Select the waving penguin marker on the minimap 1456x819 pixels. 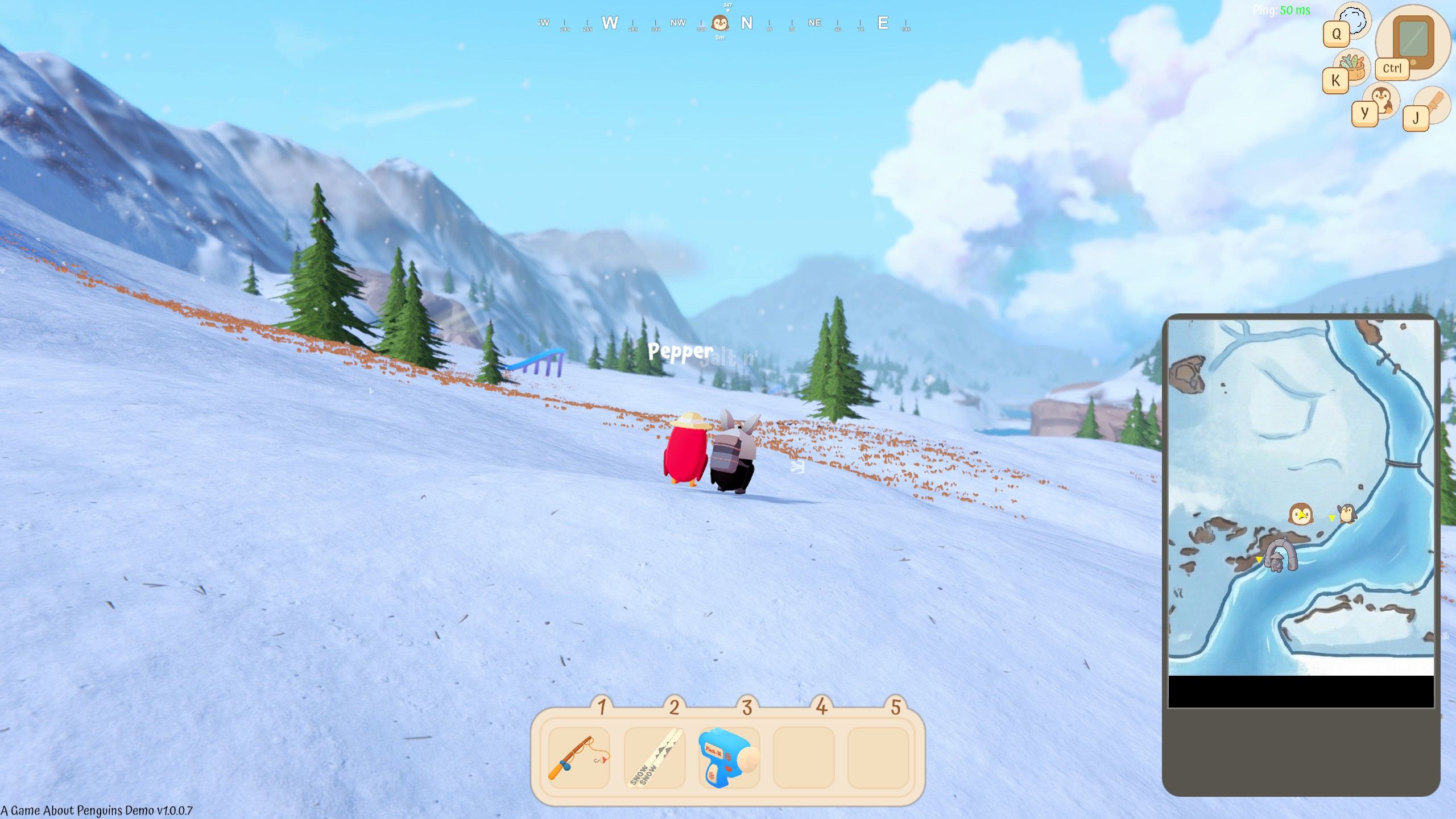(1346, 513)
